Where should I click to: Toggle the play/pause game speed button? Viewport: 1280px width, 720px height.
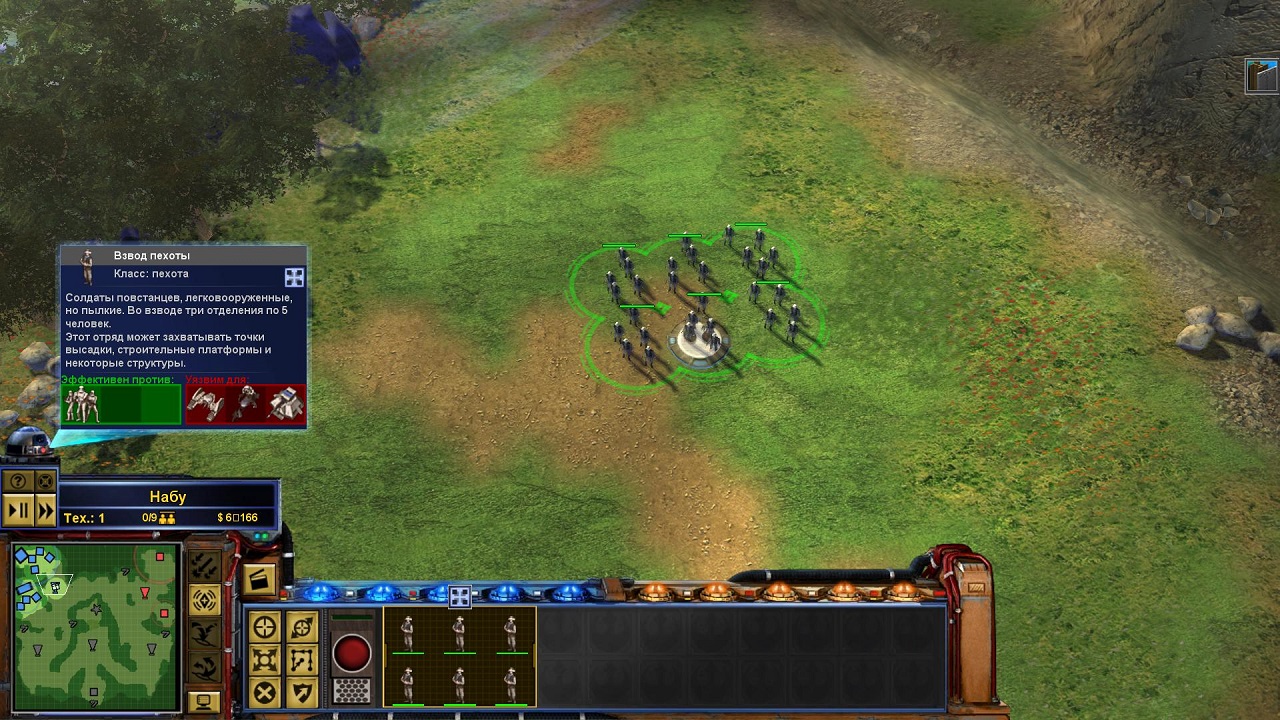(18, 510)
